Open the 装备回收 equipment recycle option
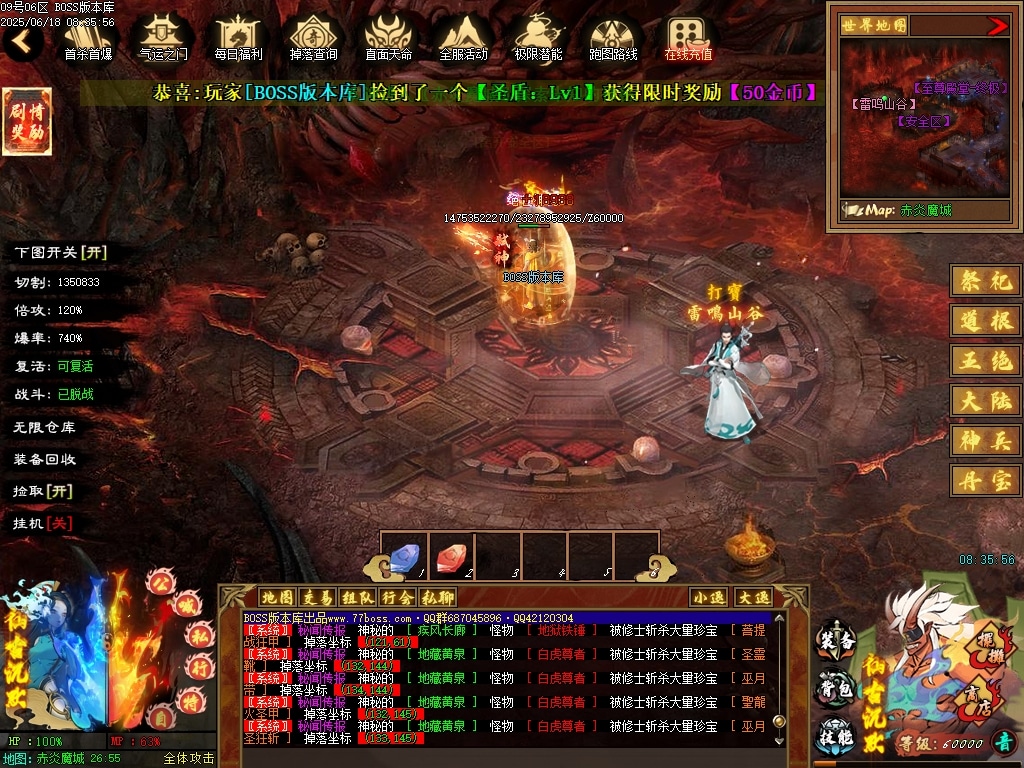This screenshot has width=1024, height=768. (x=44, y=459)
